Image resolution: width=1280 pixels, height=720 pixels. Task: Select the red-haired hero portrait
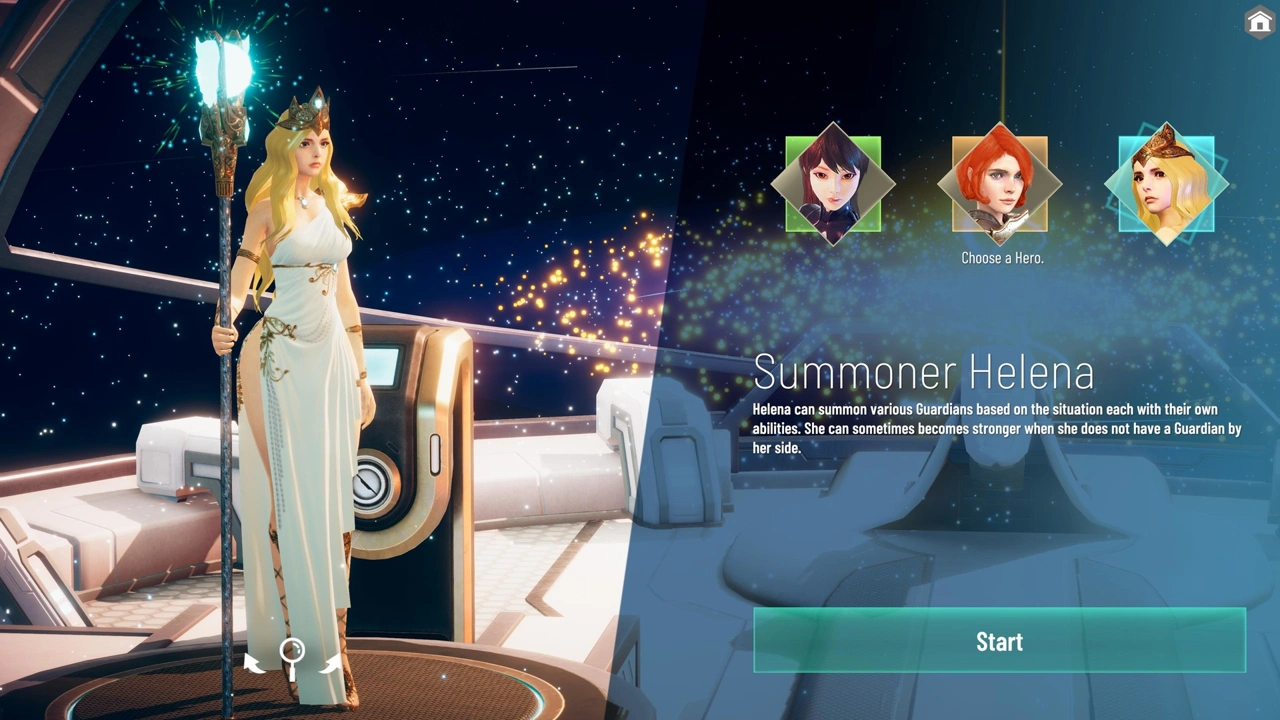point(999,184)
